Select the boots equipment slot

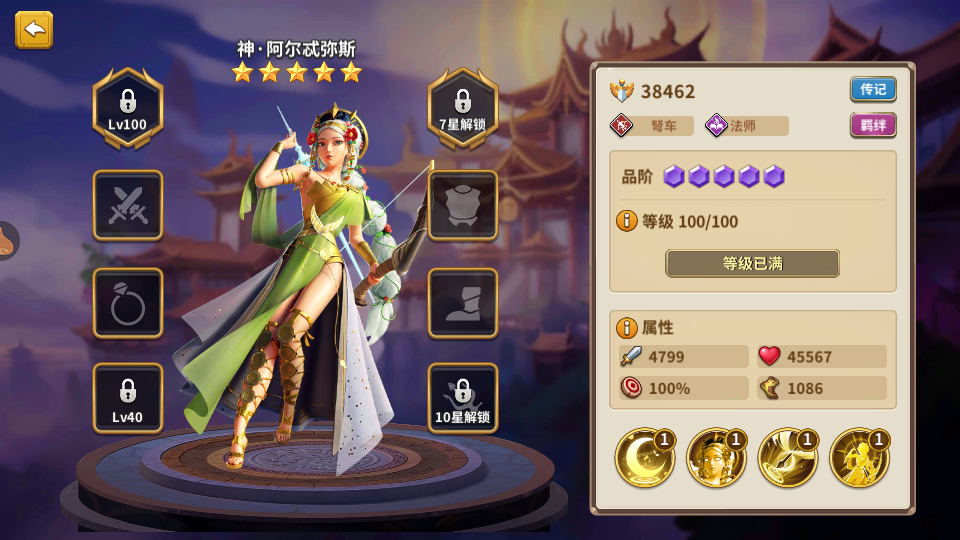pos(463,303)
